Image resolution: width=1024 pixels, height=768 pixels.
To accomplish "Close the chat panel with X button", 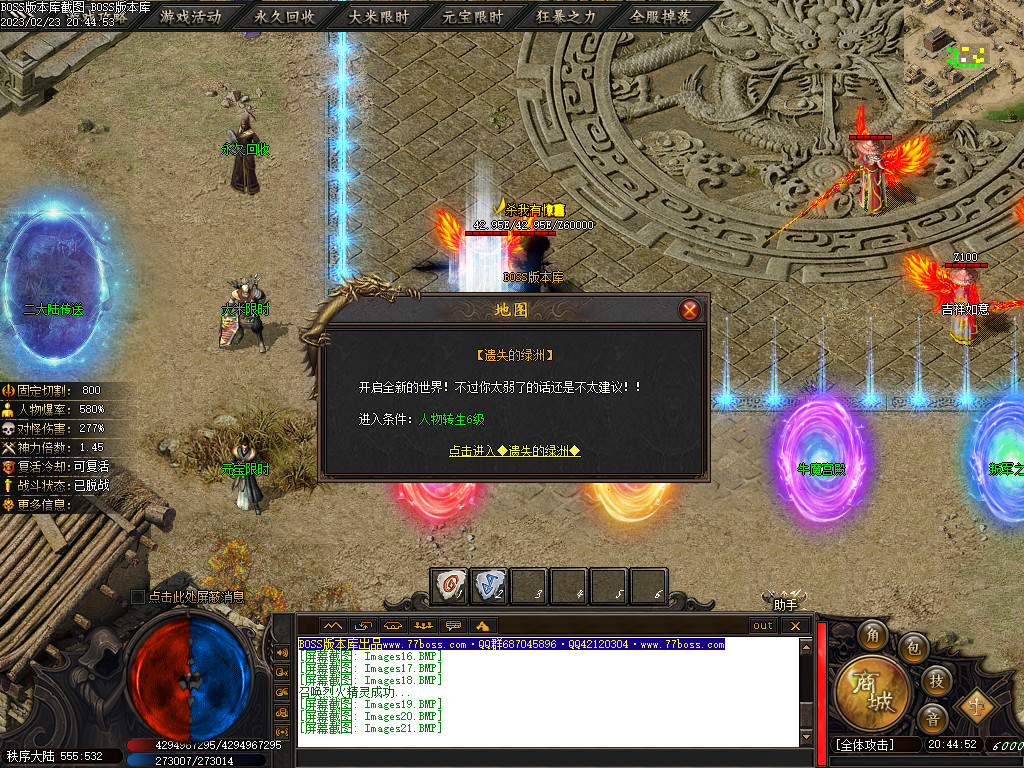I will pos(796,626).
